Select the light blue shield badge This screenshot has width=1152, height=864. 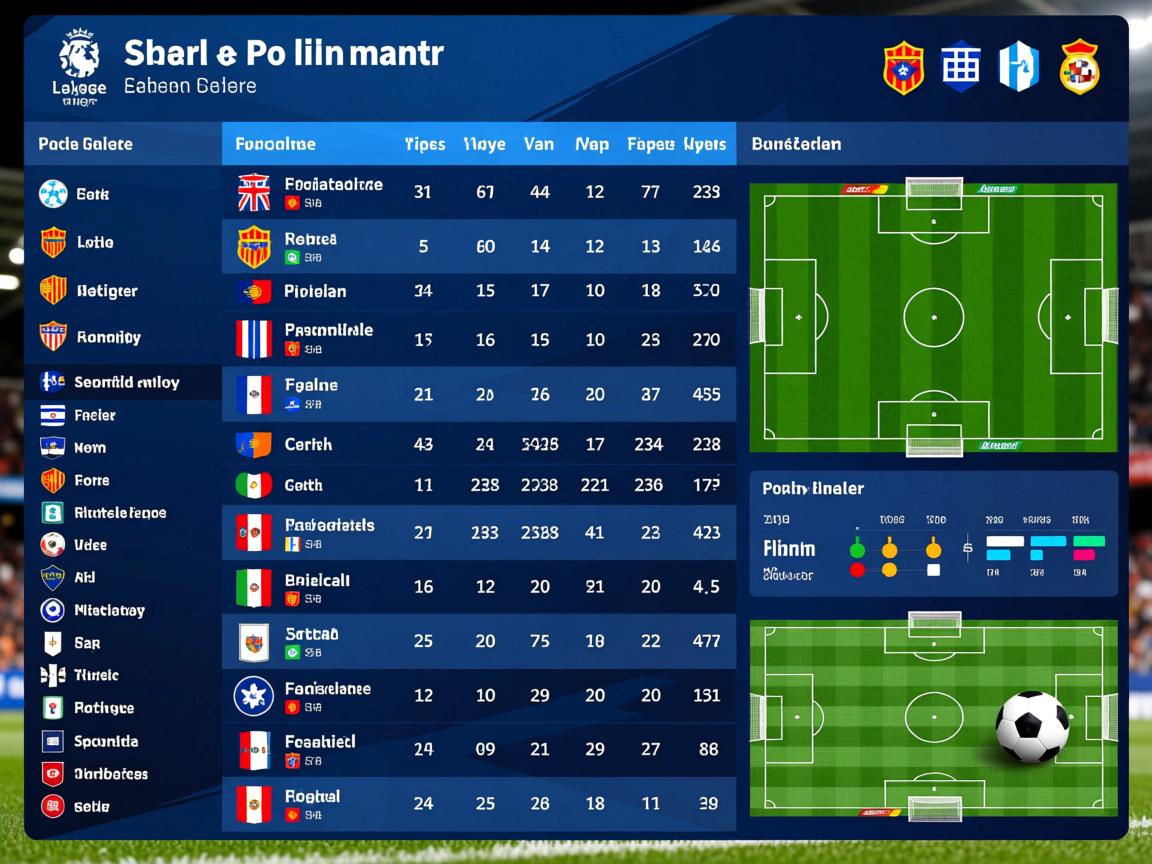1019,68
